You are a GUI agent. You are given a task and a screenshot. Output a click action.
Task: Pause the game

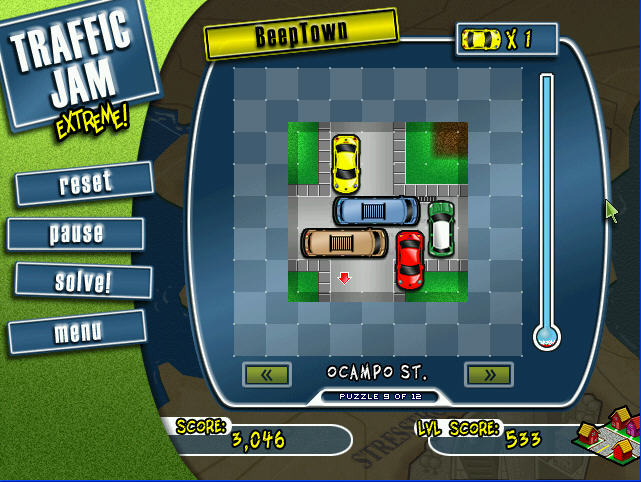(x=77, y=233)
